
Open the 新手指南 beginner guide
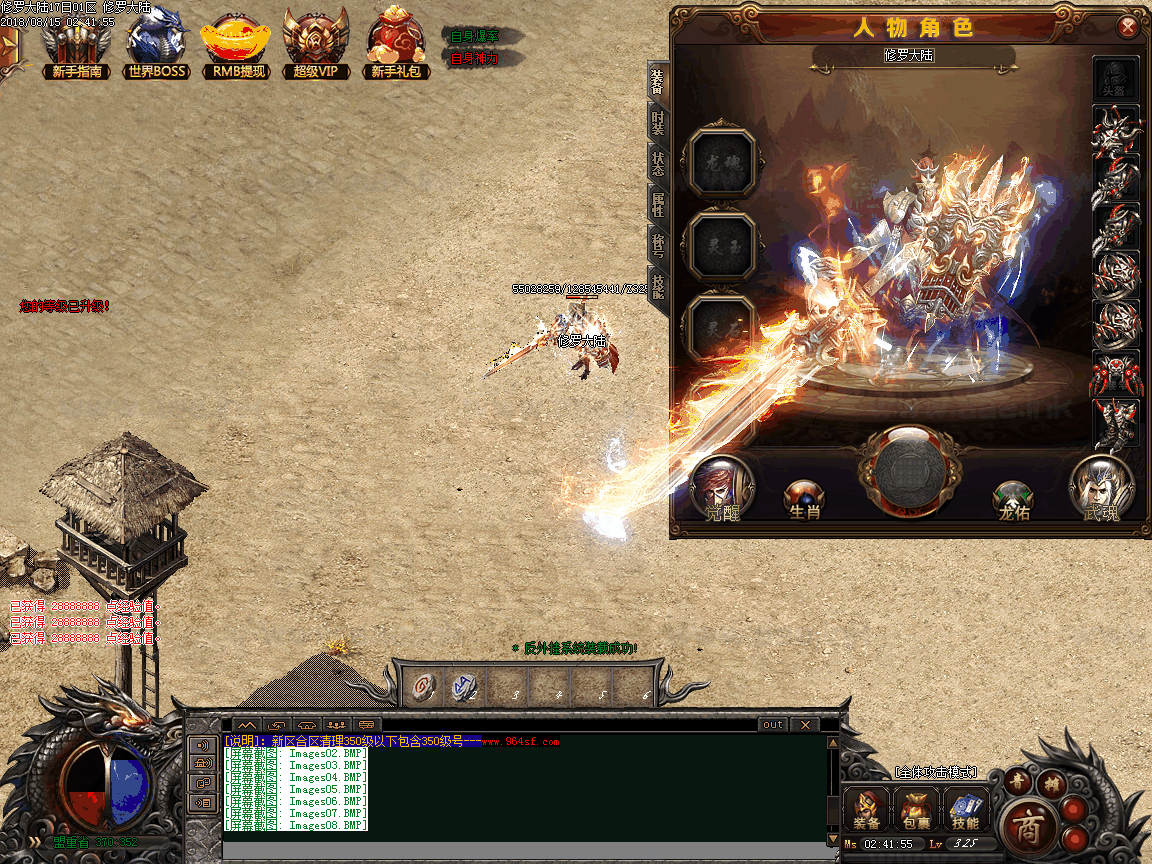[76, 44]
